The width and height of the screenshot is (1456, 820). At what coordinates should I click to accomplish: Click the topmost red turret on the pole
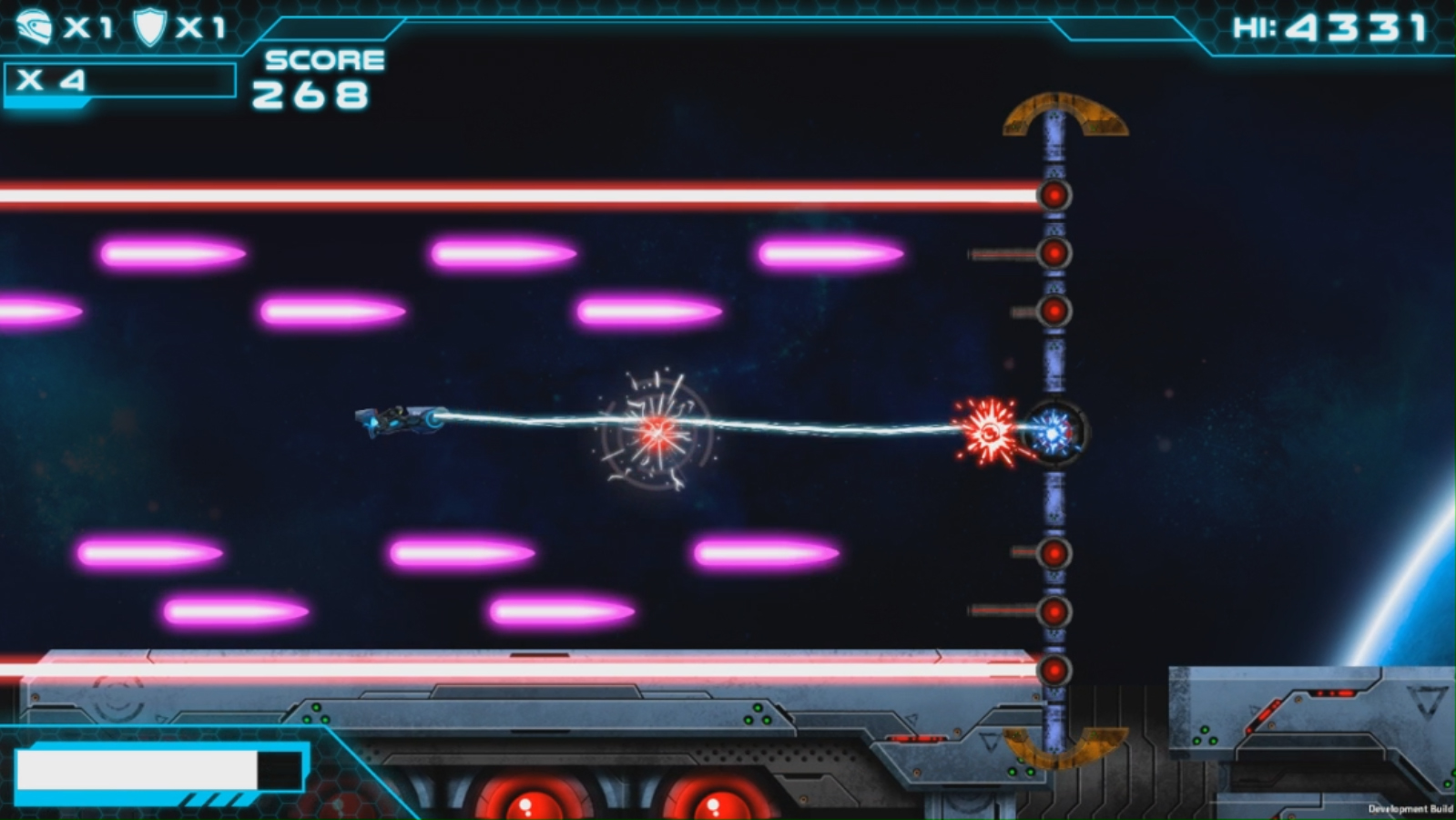point(1054,194)
